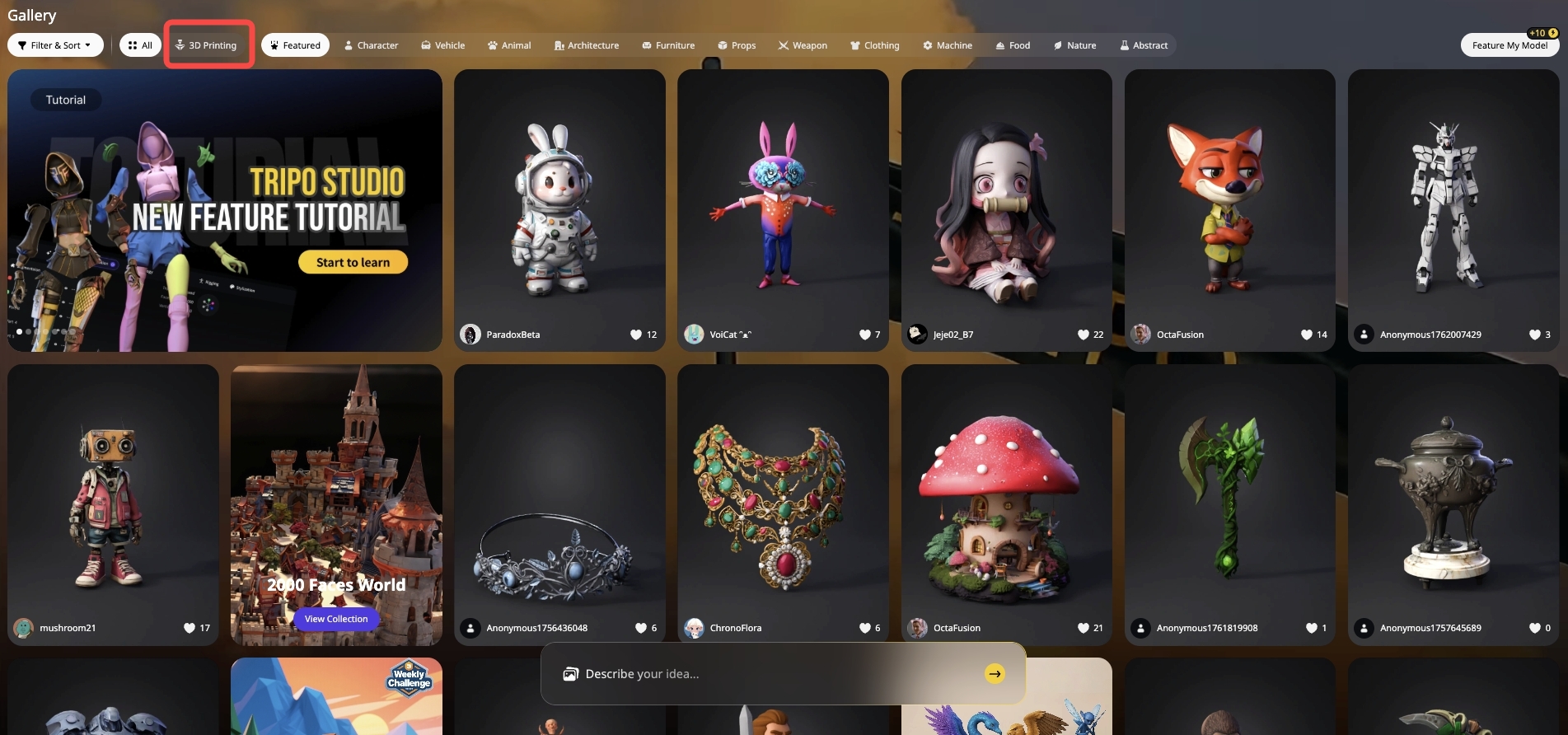Image resolution: width=1568 pixels, height=735 pixels.
Task: Open the View Collection button
Action: 336,619
